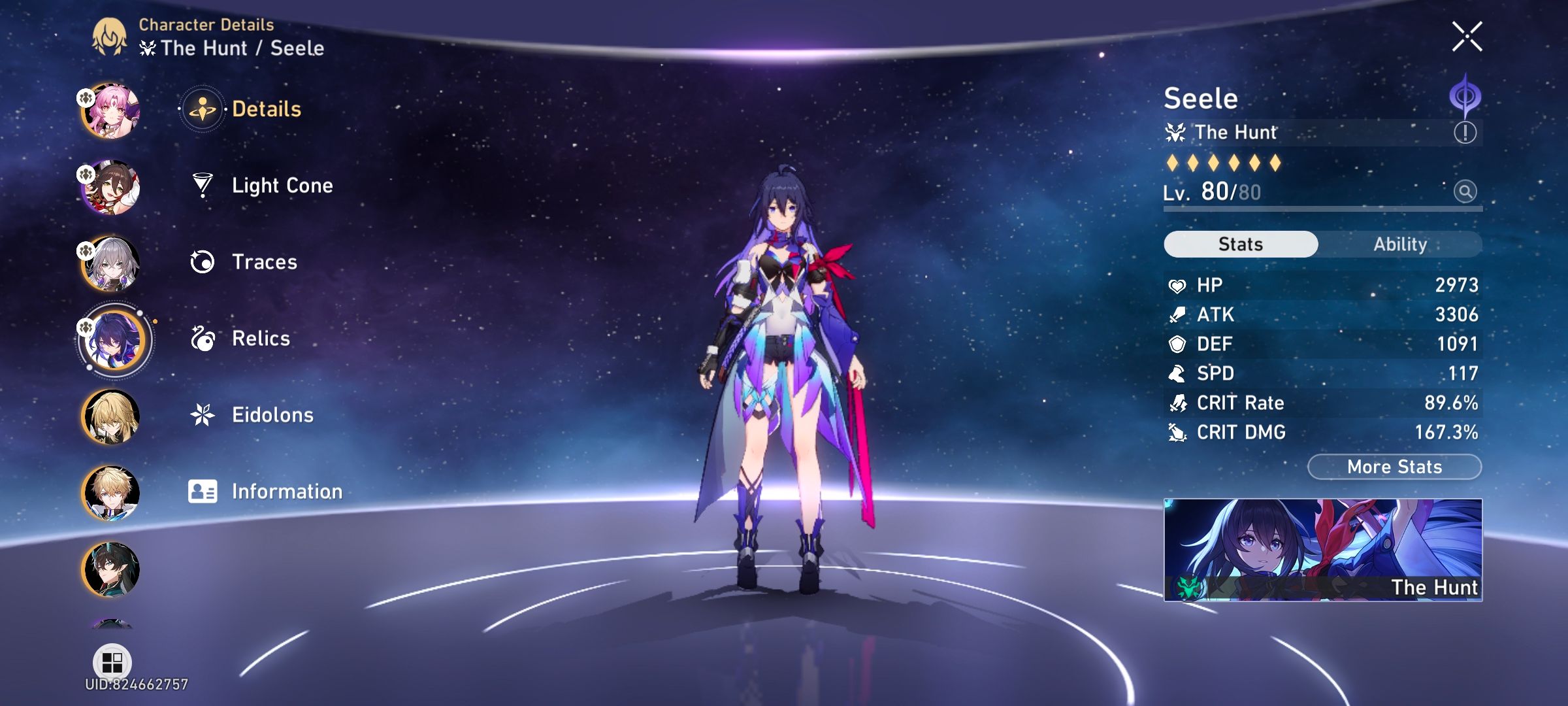This screenshot has height=706, width=1568.
Task: Switch to a different character via top portrait
Action: [110, 109]
